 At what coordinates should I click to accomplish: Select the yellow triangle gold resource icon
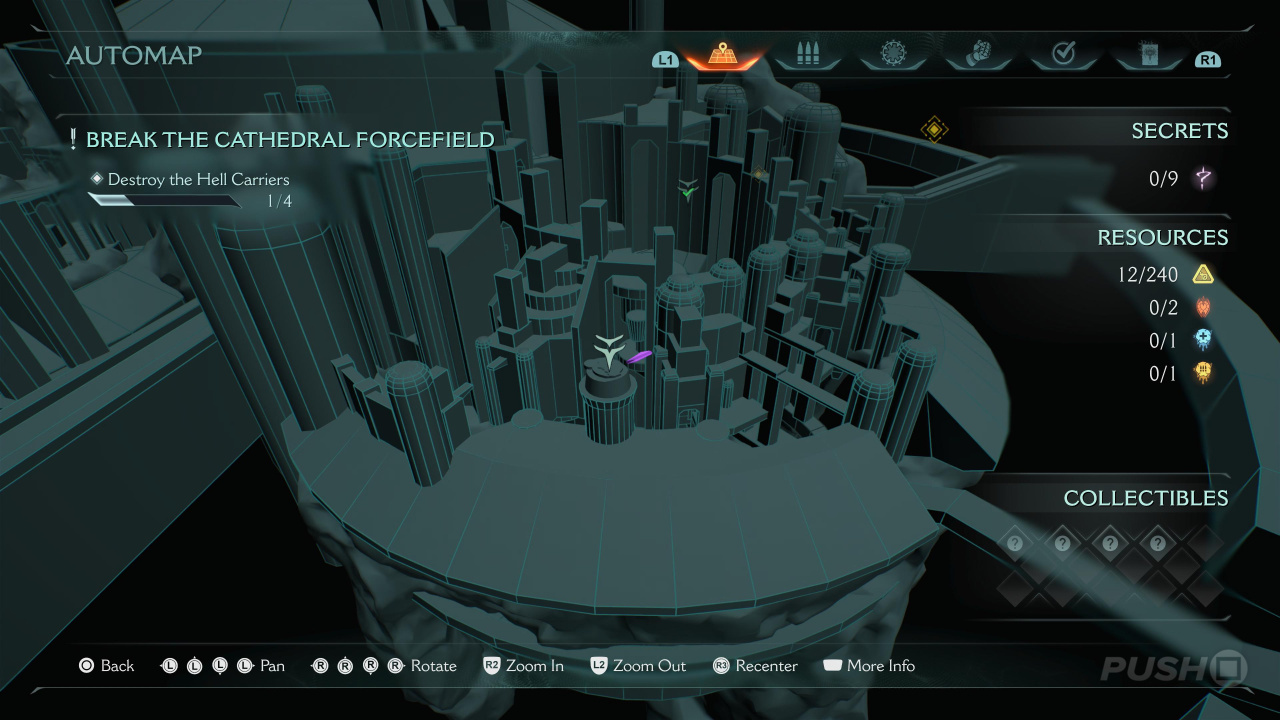pos(1203,274)
